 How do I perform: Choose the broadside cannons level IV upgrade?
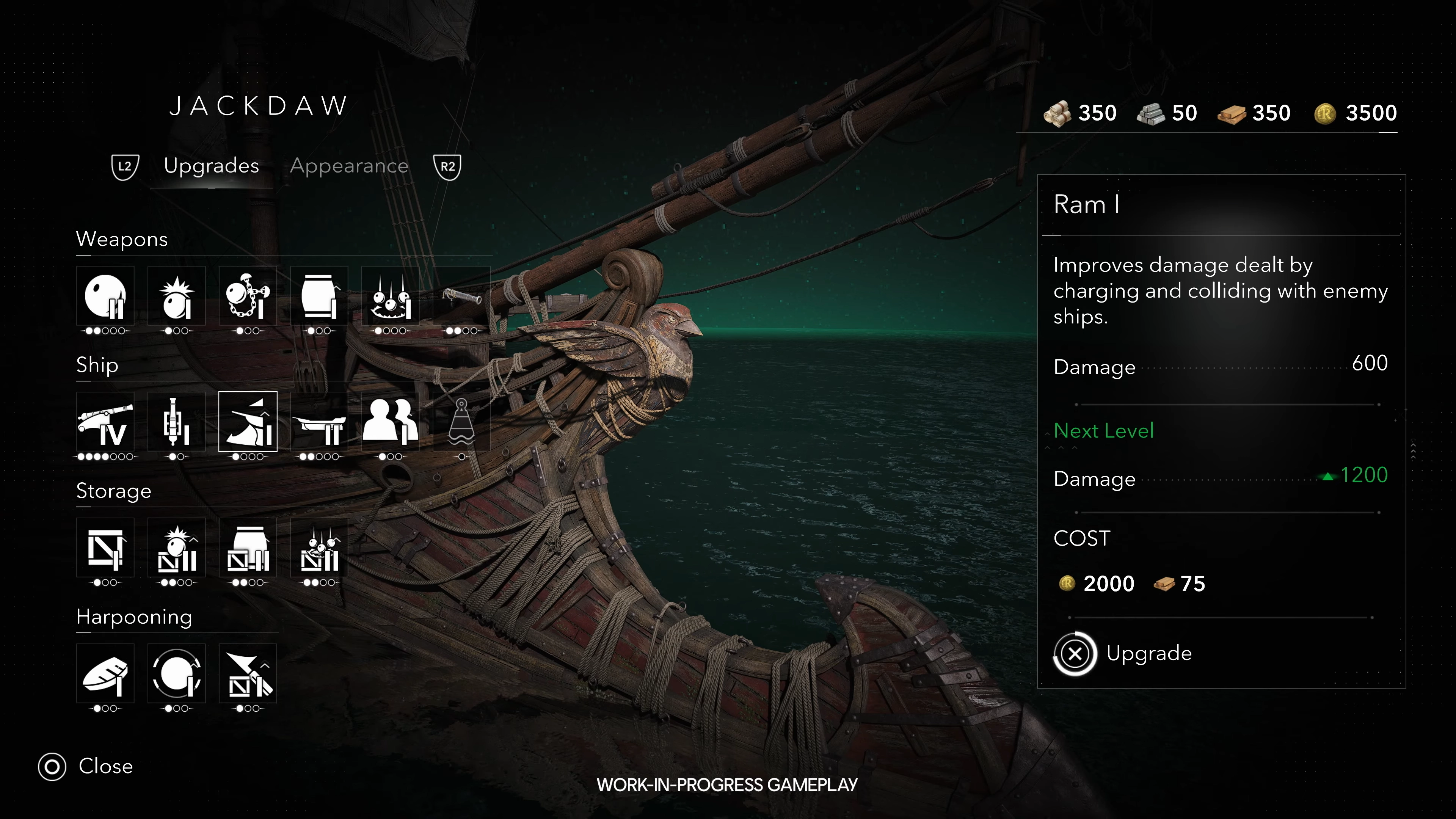106,422
